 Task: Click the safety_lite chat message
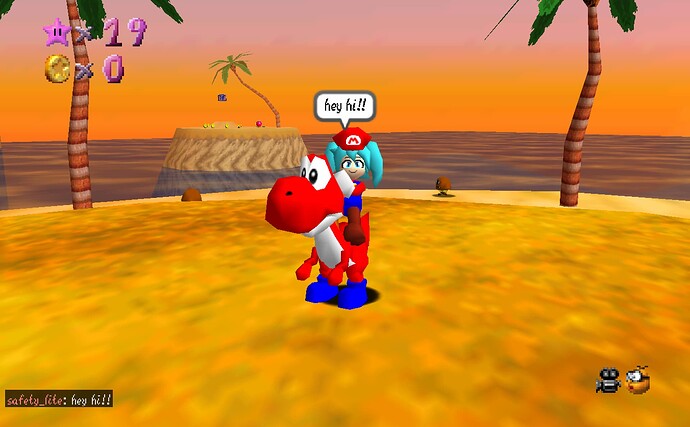pos(59,400)
